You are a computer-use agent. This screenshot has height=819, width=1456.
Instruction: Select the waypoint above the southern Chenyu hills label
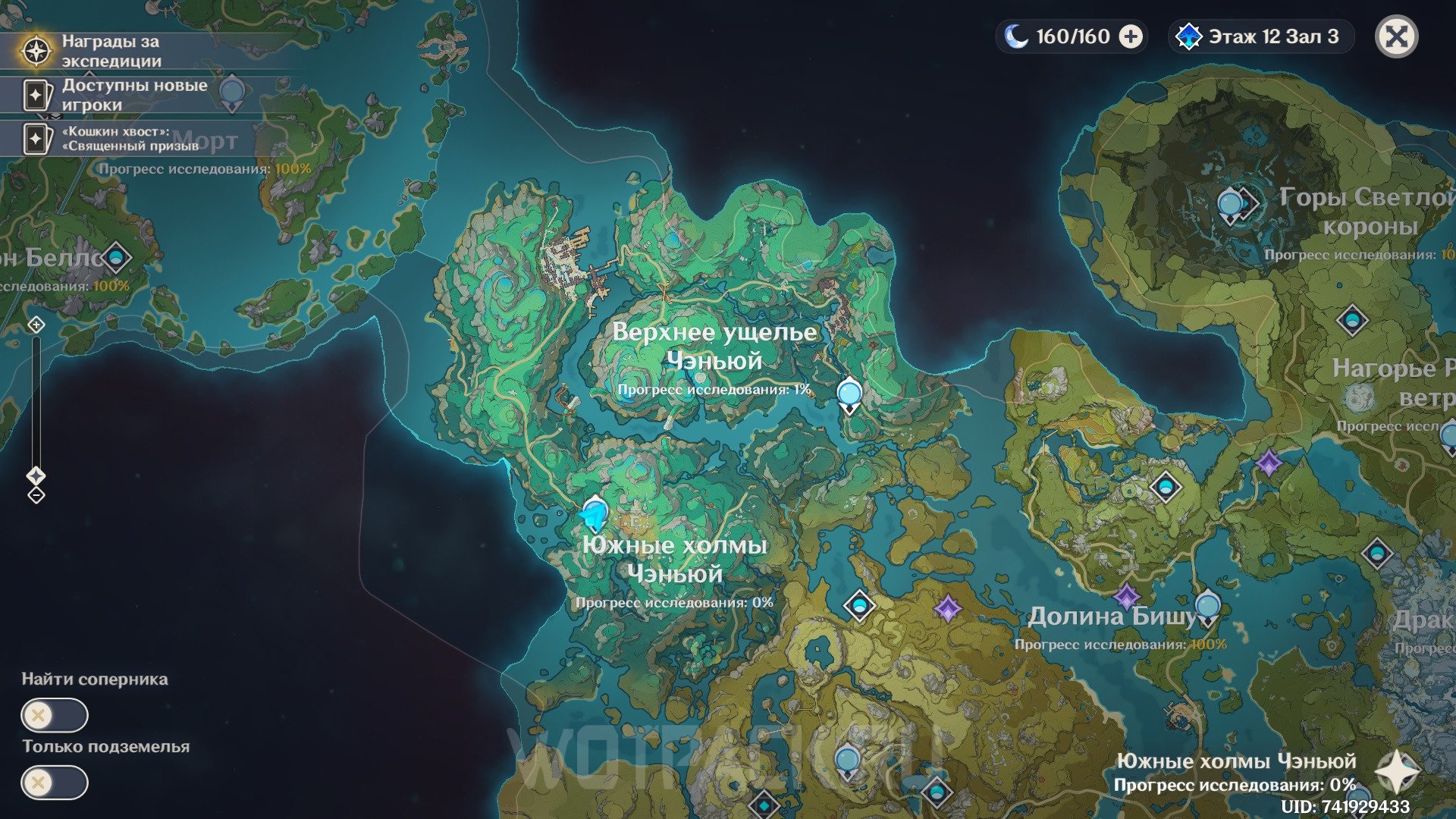(595, 512)
